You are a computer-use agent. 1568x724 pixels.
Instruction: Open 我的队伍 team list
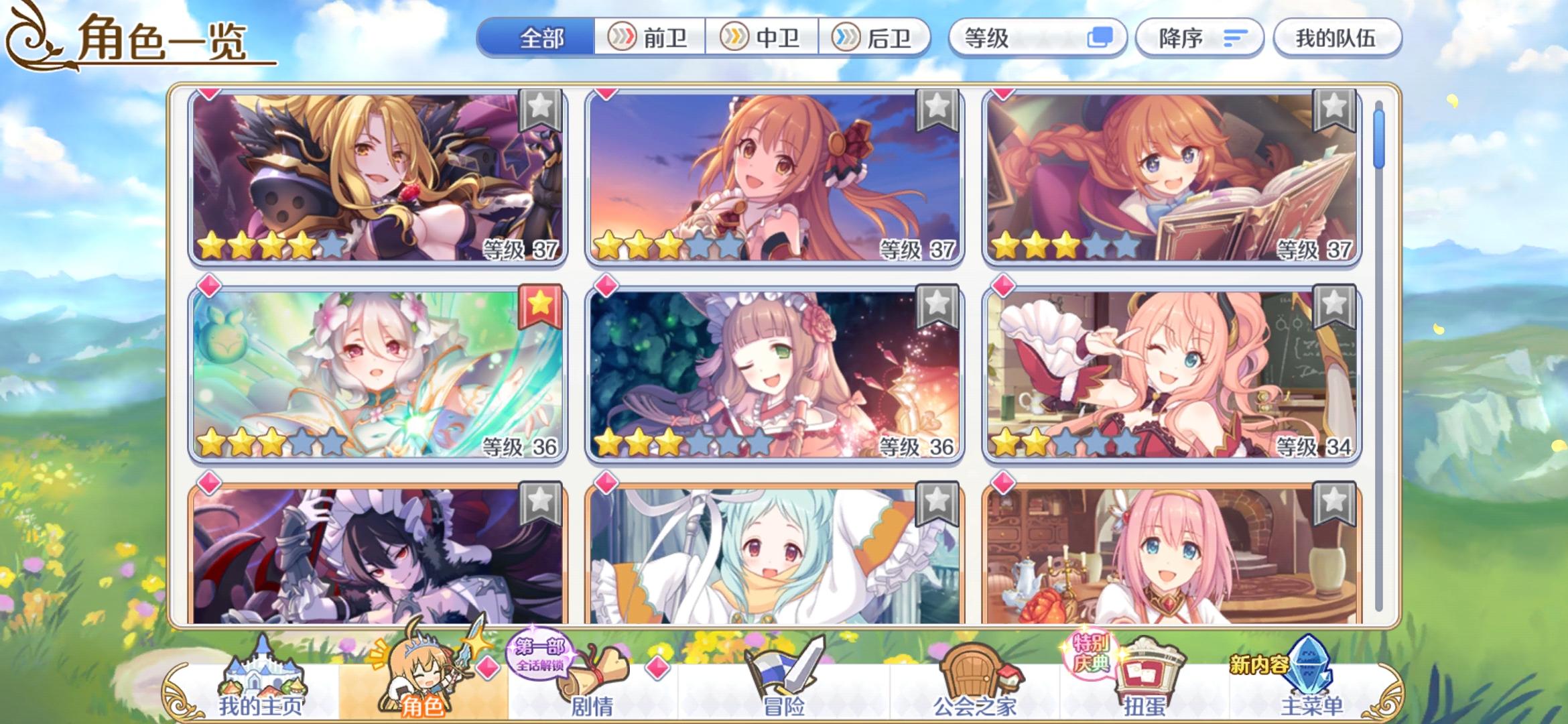(1337, 38)
